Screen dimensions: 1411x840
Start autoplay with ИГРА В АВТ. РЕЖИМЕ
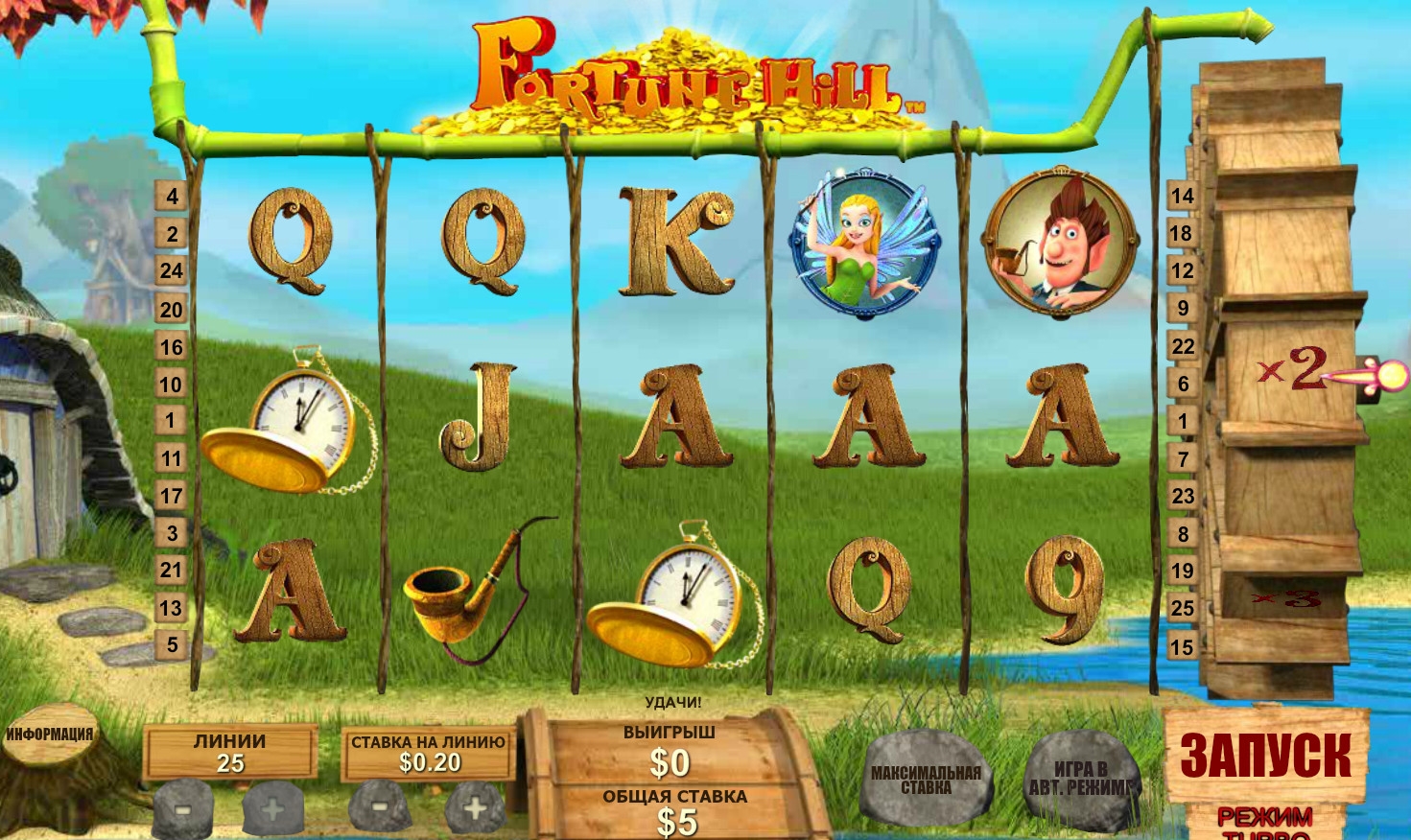[x=1081, y=780]
